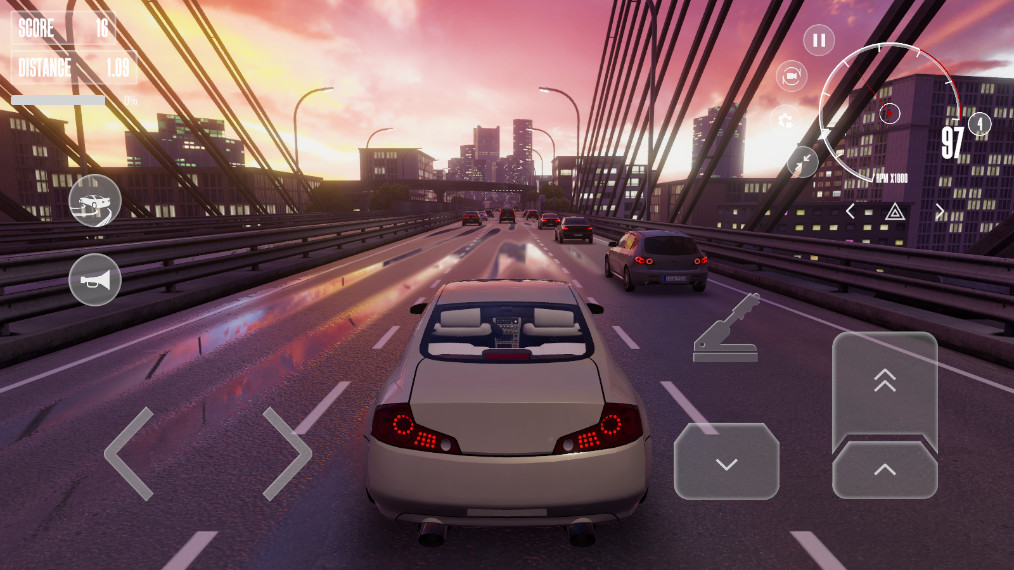This screenshot has height=570, width=1014.
Task: Toggle the hazard lights triangle
Action: point(895,211)
